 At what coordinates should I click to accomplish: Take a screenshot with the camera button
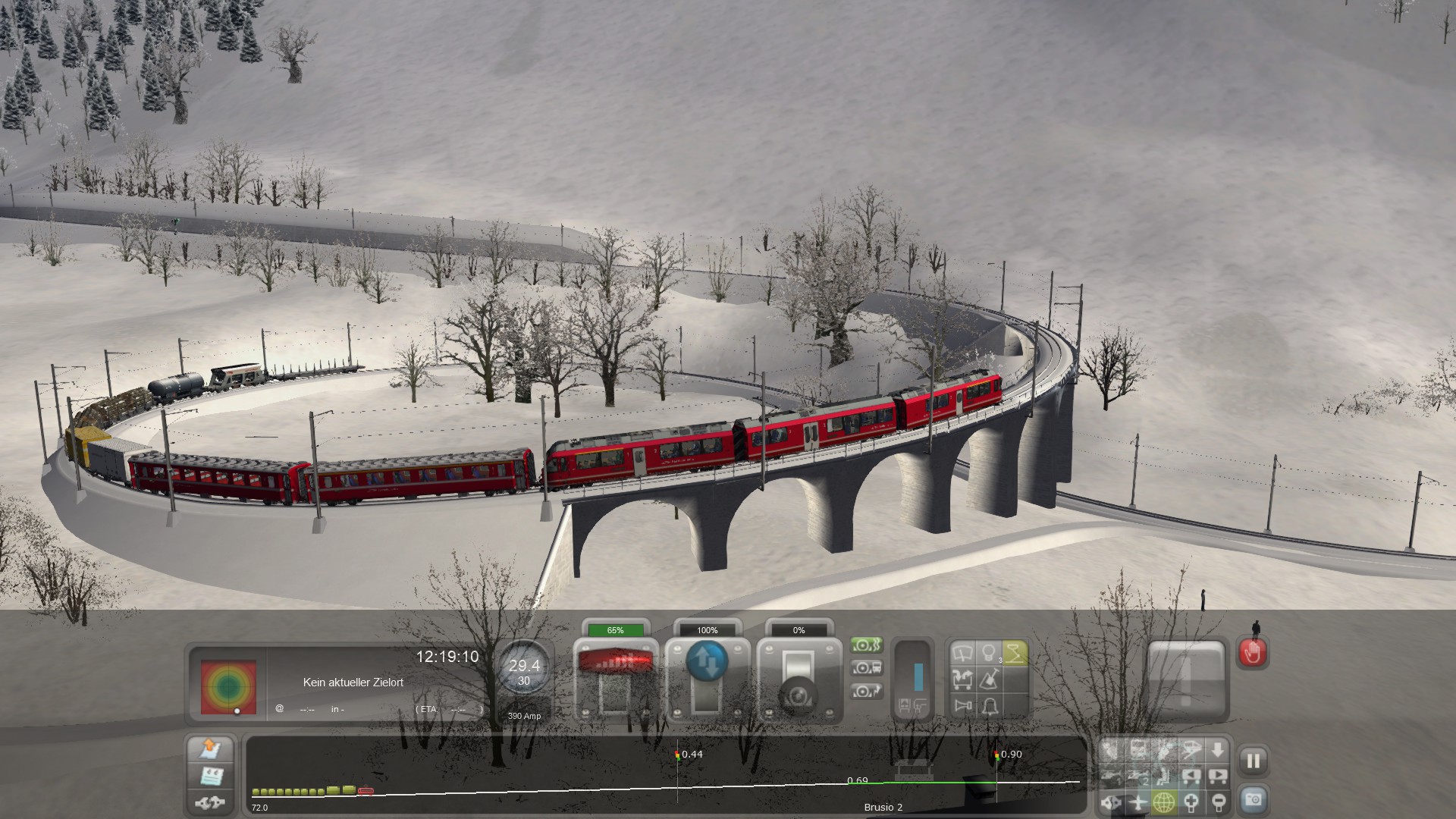coord(1253,800)
